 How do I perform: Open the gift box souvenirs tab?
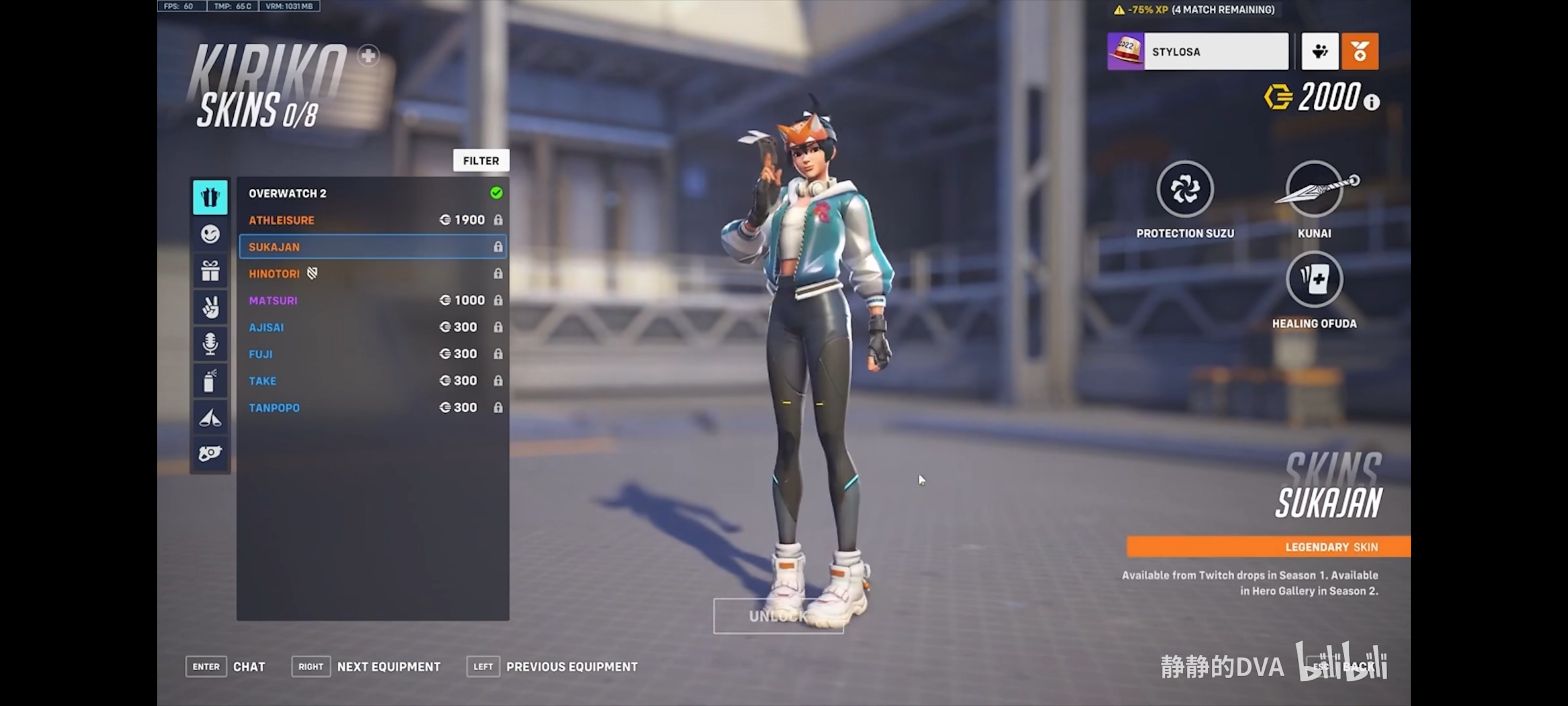pos(210,271)
